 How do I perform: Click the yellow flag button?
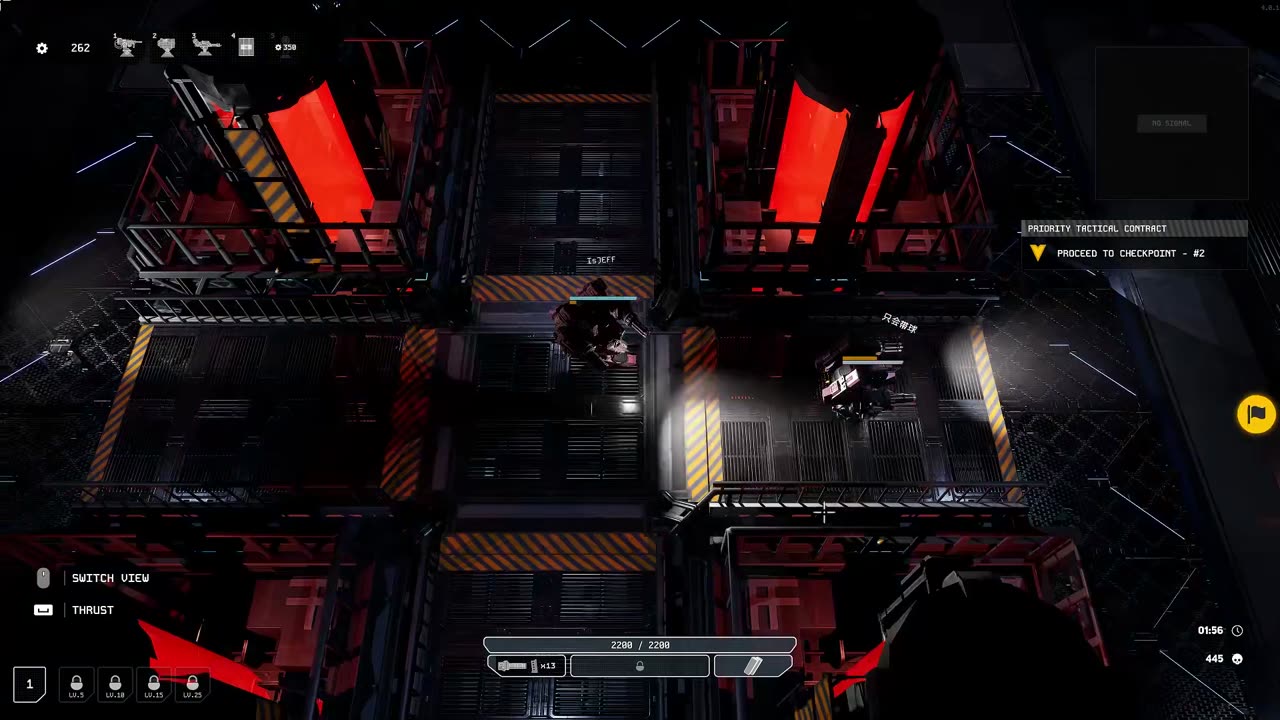(1256, 414)
